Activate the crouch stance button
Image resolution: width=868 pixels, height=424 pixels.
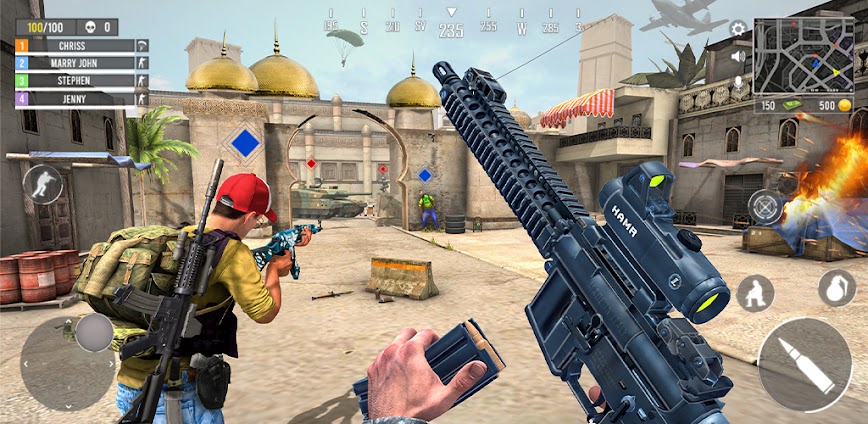(755, 293)
